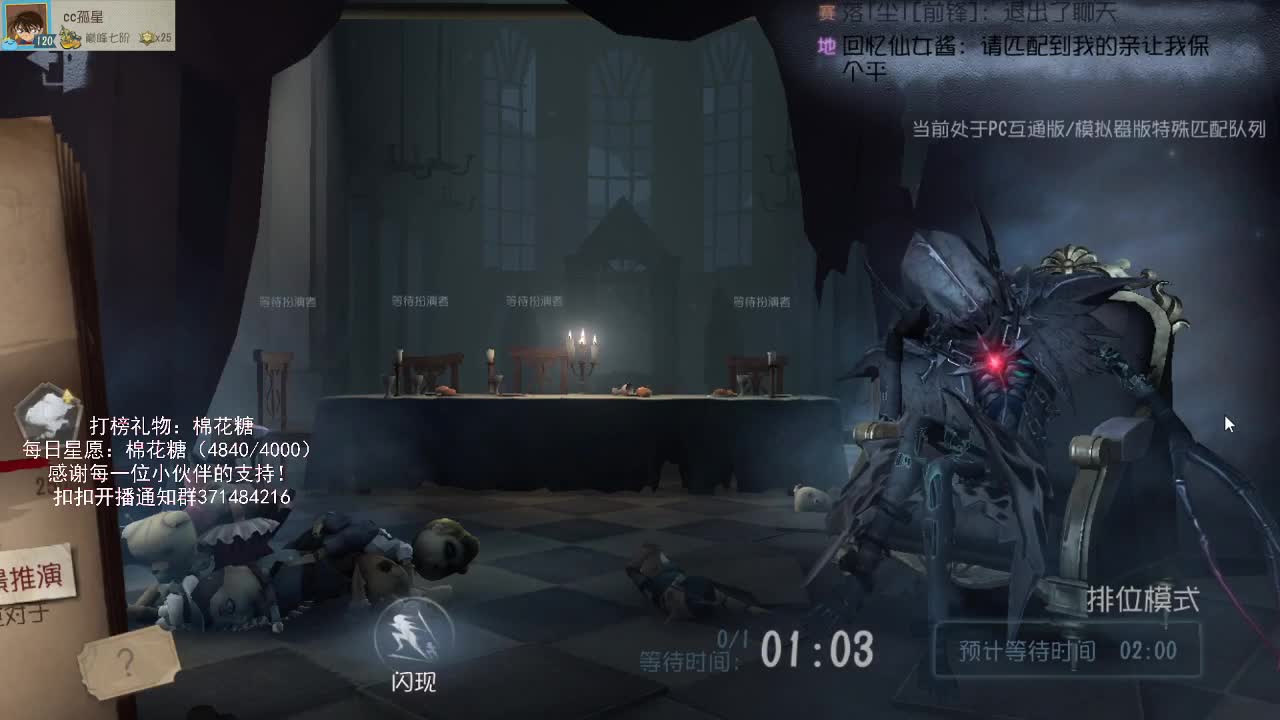Open the chat line showing 退出了聊天
Image resolution: width=1280 pixels, height=720 pixels.
click(960, 10)
